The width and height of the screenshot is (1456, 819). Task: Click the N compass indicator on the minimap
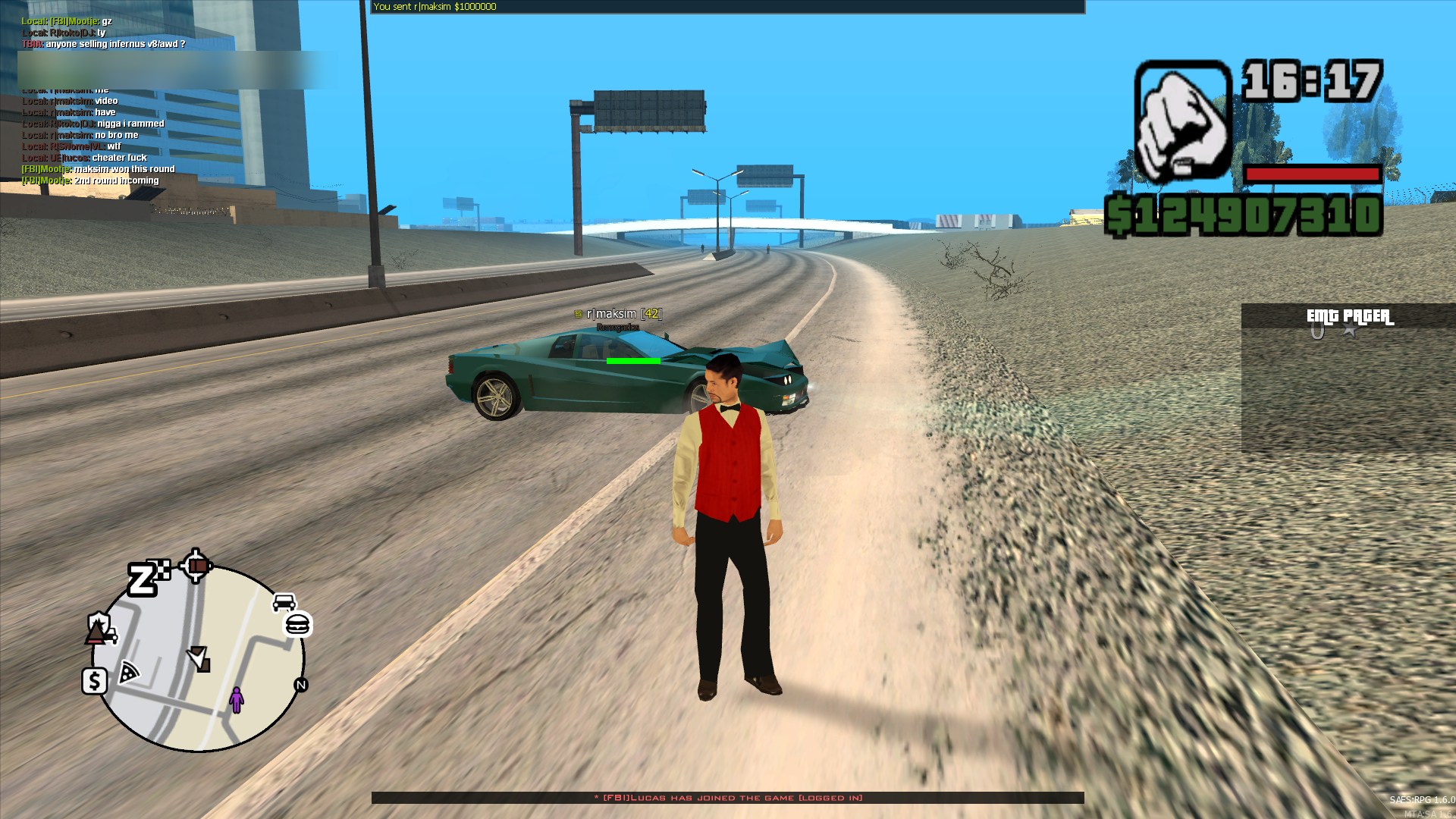pyautogui.click(x=301, y=685)
